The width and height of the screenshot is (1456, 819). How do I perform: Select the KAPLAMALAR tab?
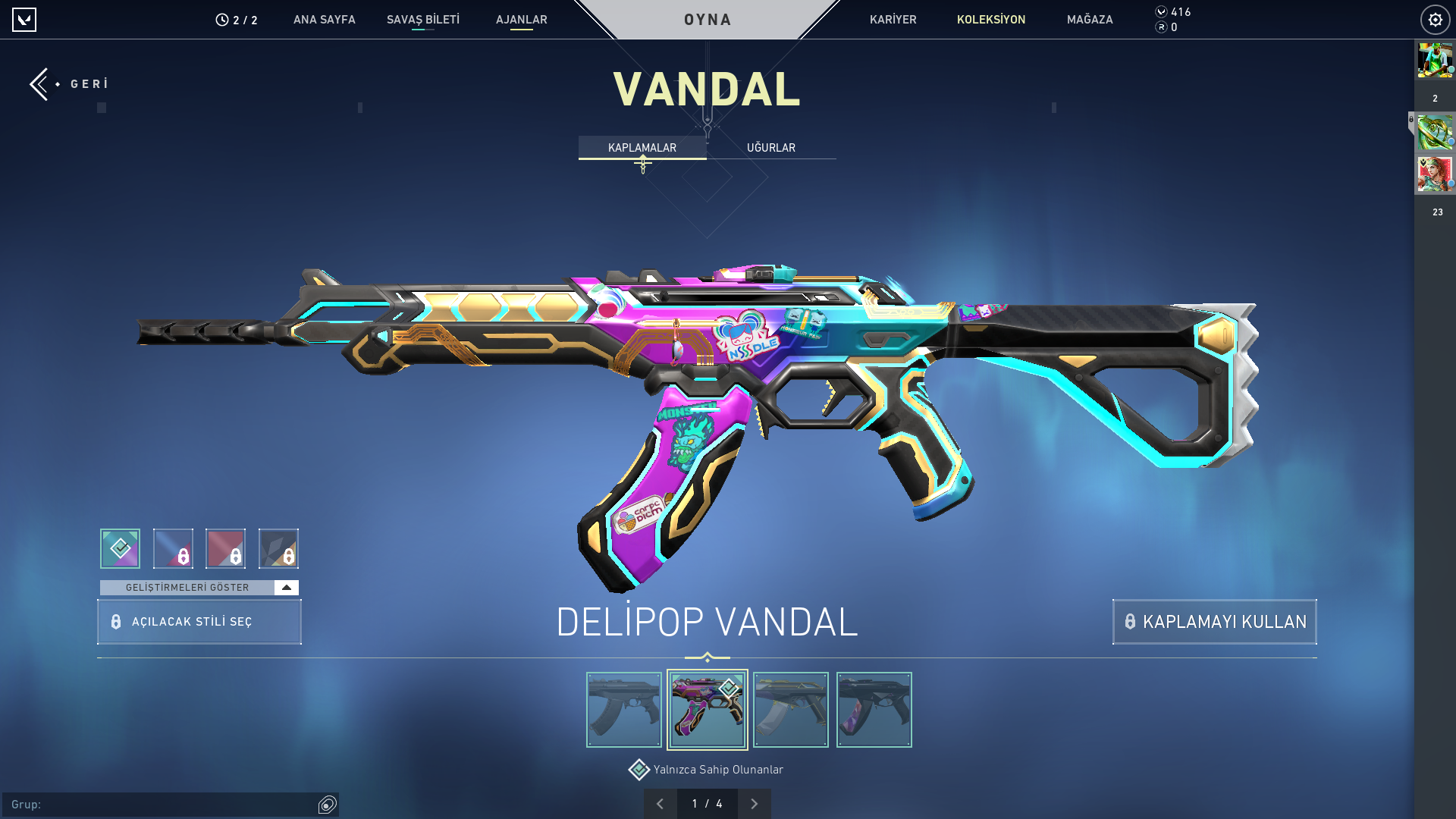642,148
